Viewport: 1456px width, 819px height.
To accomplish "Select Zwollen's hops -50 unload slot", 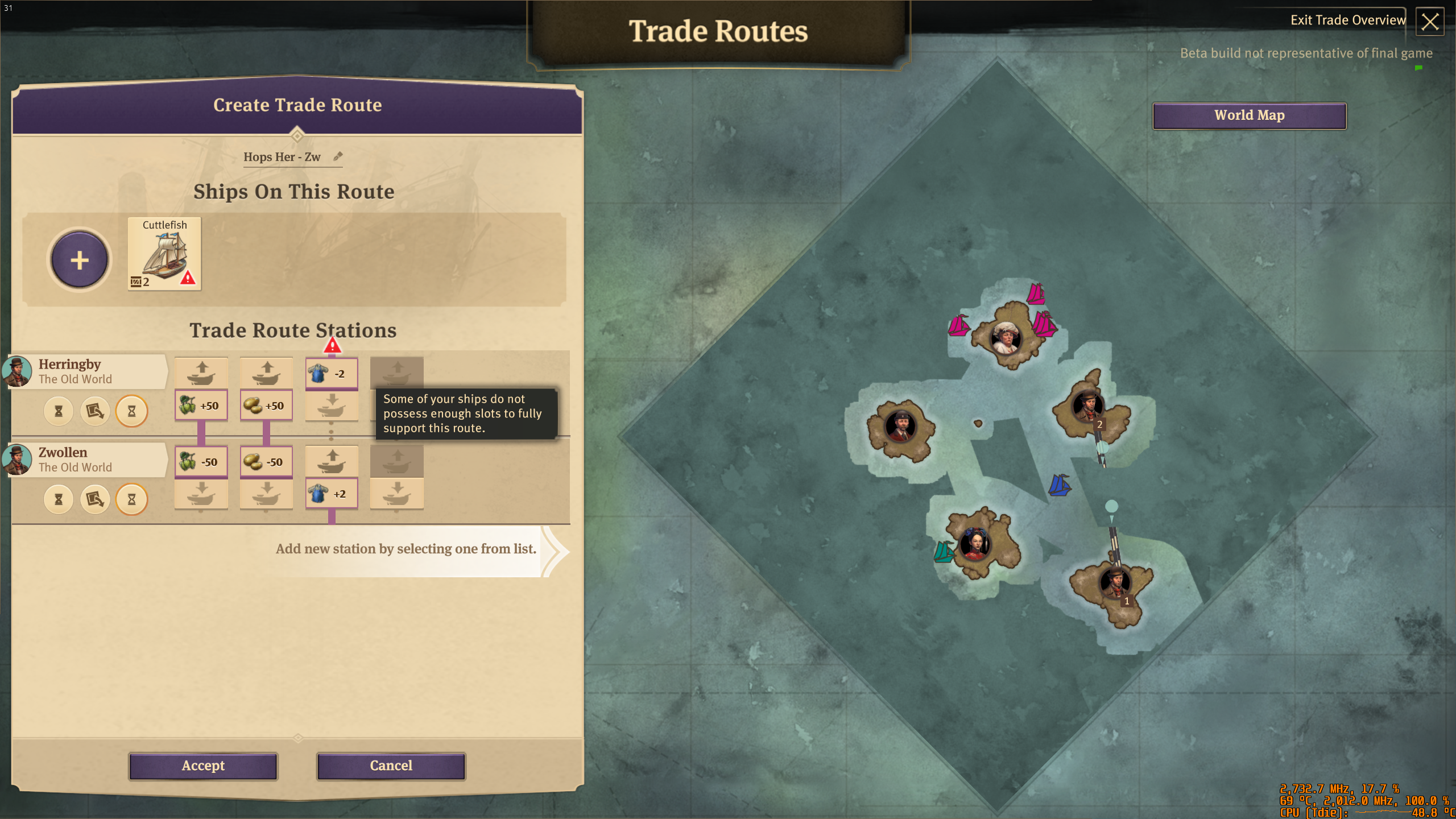I will pos(201,462).
